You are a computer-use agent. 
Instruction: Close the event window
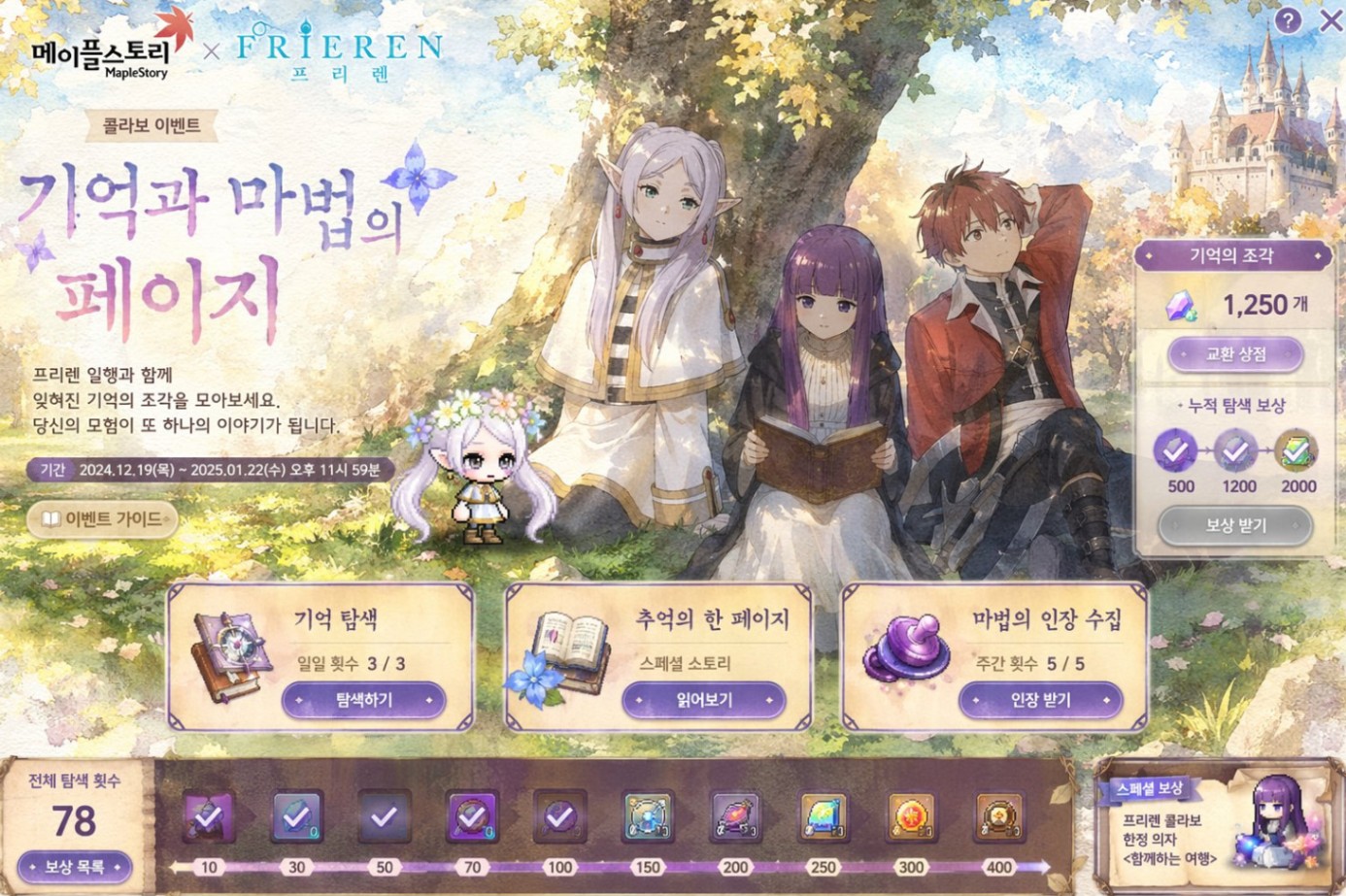1330,20
